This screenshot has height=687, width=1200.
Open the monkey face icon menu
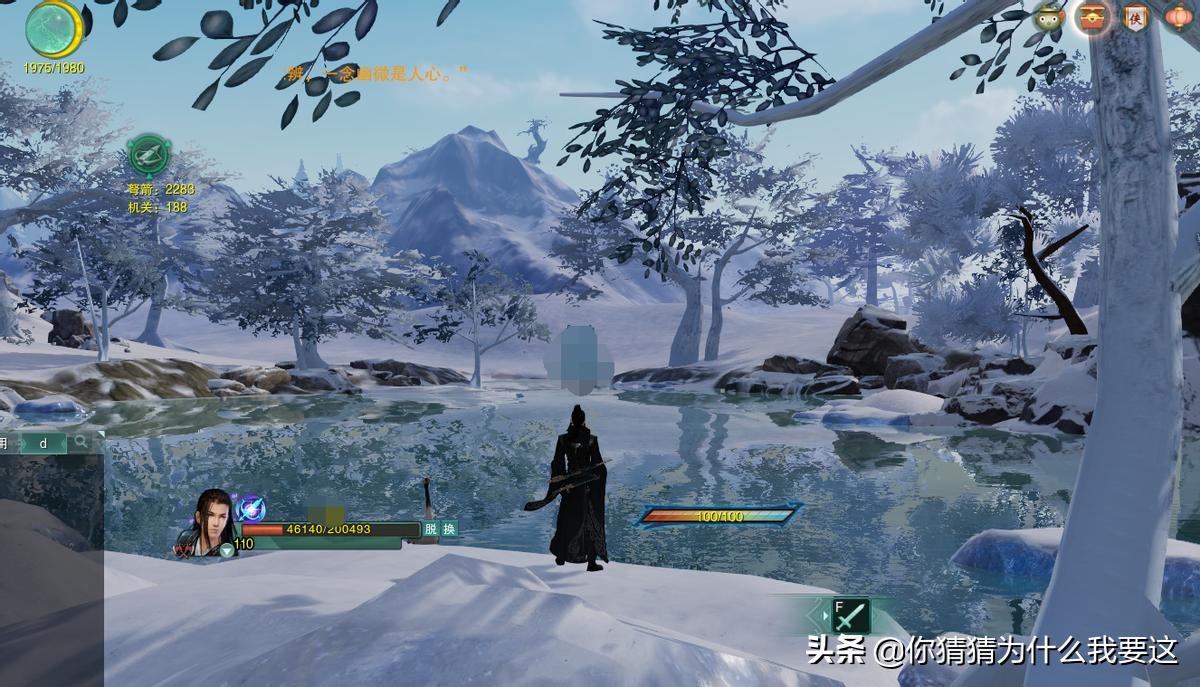[1049, 17]
